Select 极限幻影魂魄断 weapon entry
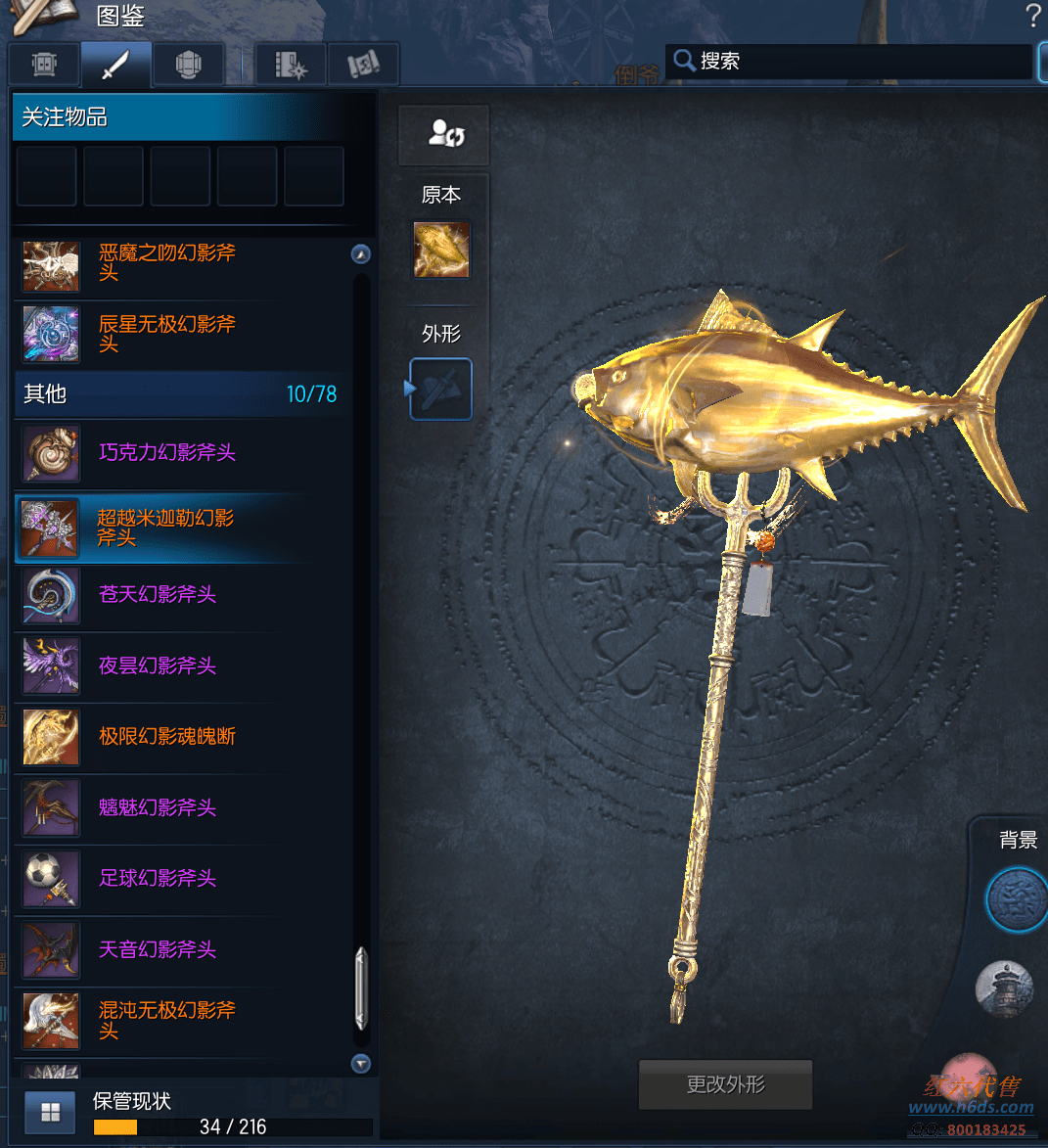This screenshot has width=1048, height=1148. [167, 736]
